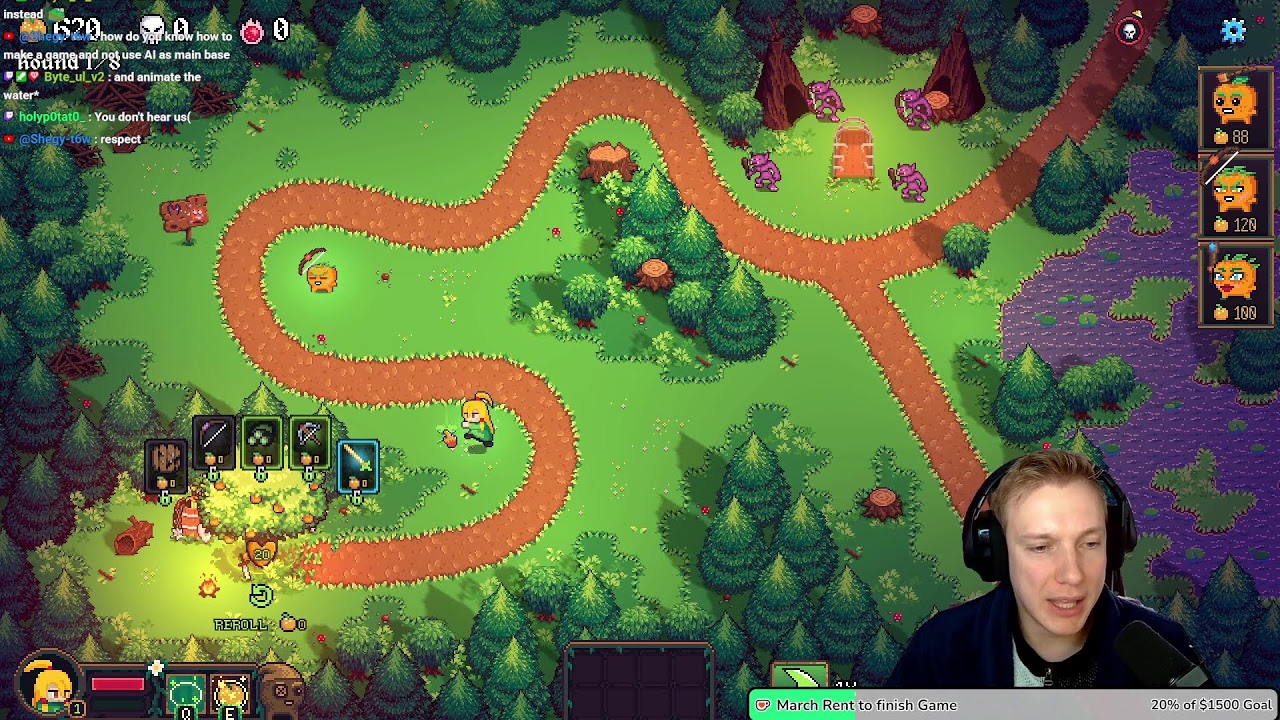
Task: Click the March Rent donation goal bar
Action: (x=1015, y=705)
